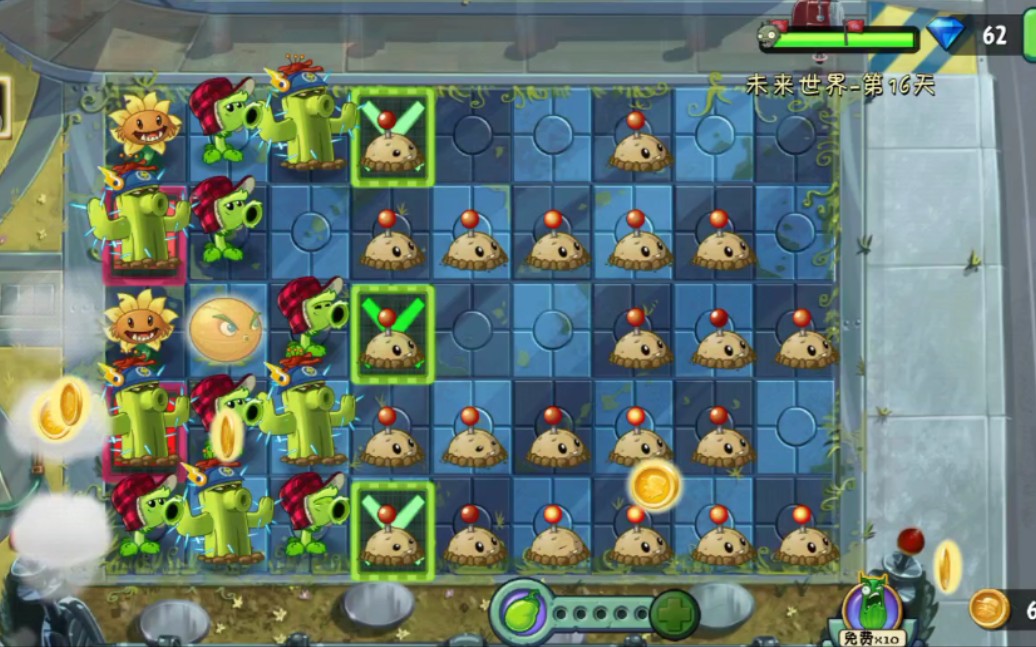Tap the green plus to buy plant food
The height and width of the screenshot is (647, 1036).
tap(675, 614)
